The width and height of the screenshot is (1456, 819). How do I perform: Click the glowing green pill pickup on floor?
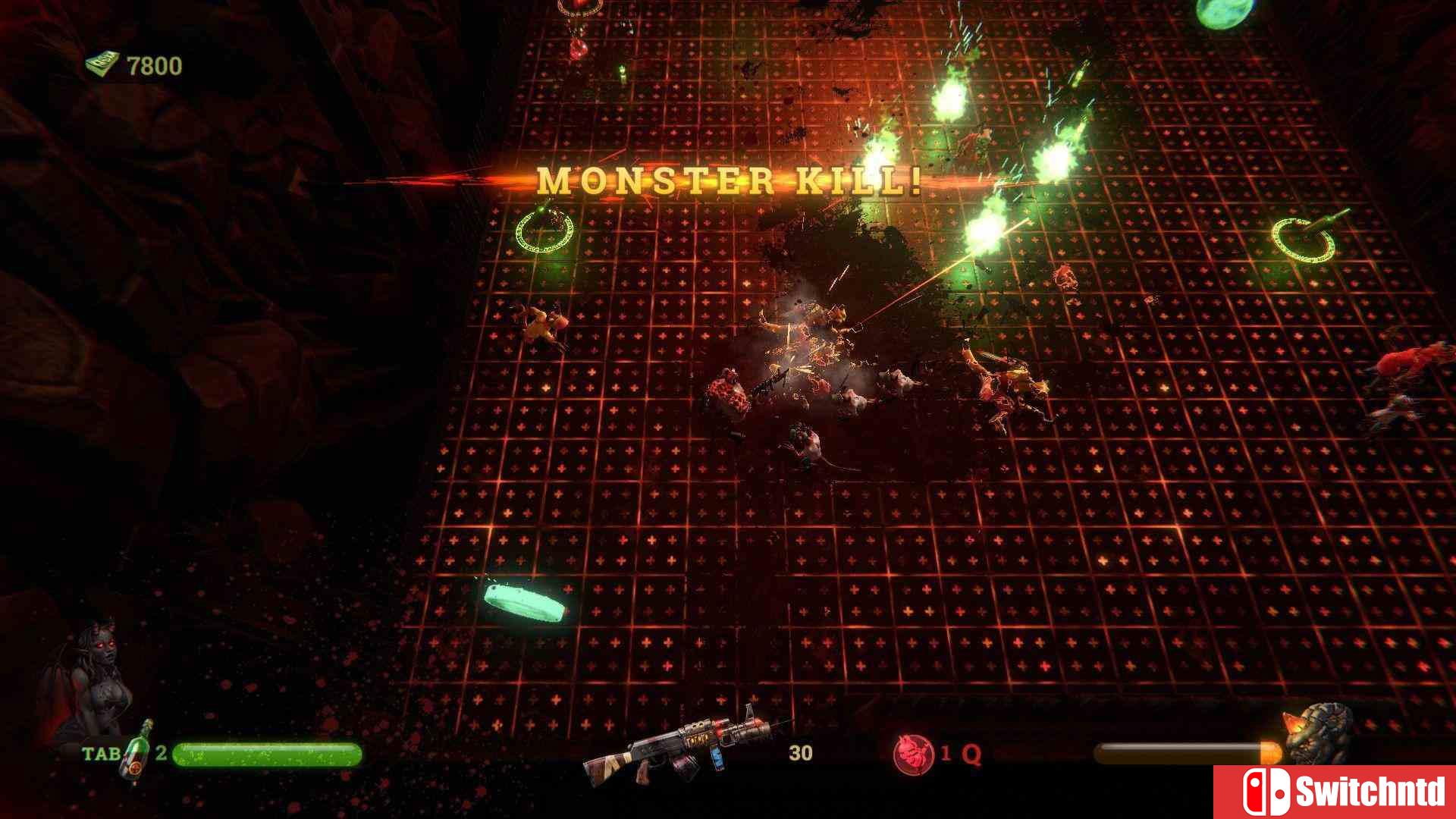tap(523, 603)
